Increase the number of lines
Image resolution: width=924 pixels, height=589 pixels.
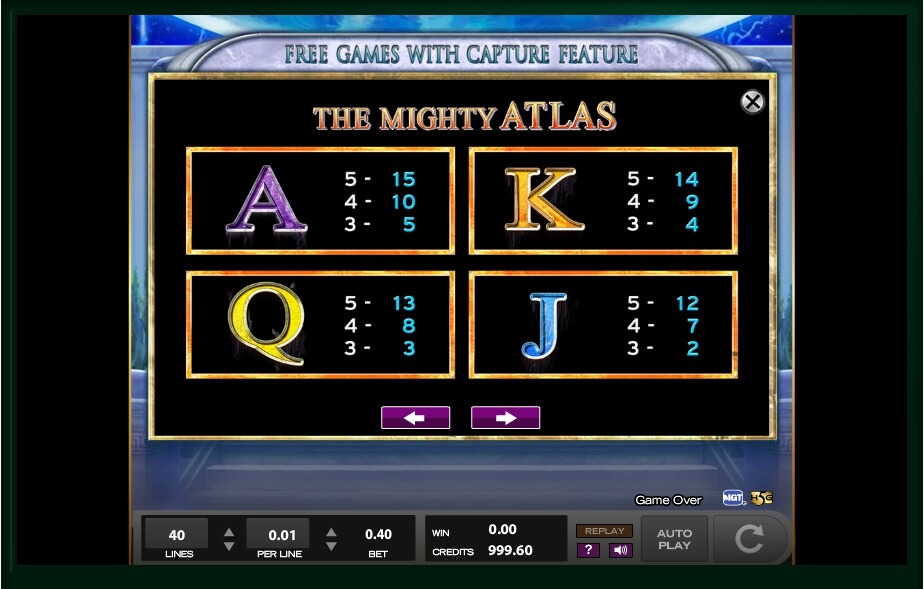coord(229,532)
